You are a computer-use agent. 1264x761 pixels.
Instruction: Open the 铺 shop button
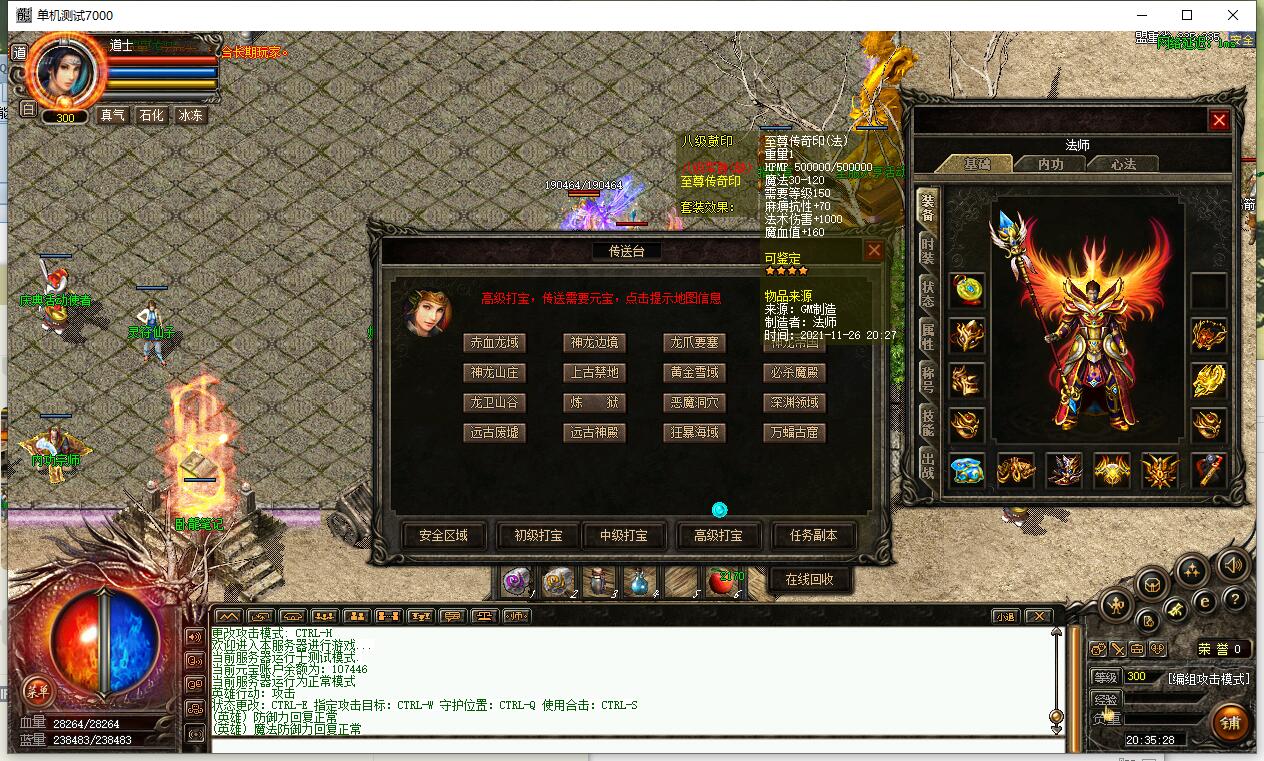point(1229,721)
